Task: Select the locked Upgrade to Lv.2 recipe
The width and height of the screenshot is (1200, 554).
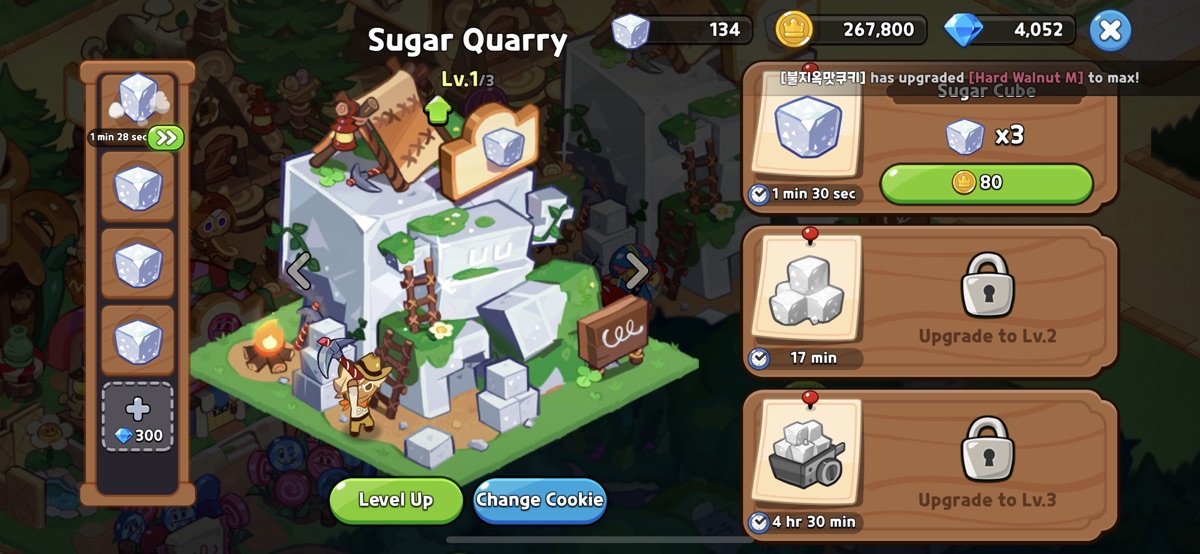Action: point(987,300)
